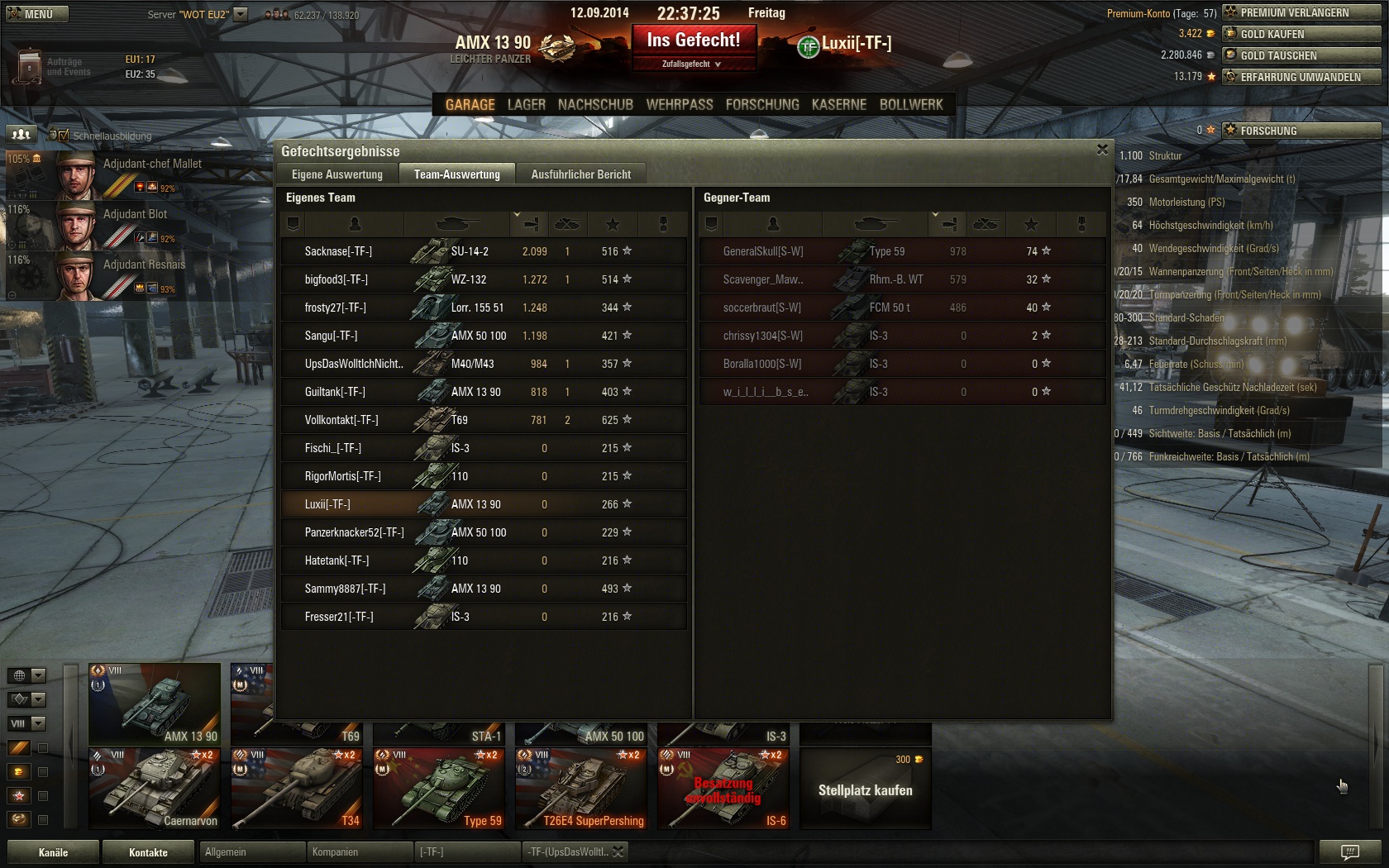
Task: Open the Ausführlicher Bericht tab
Action: [x=580, y=174]
